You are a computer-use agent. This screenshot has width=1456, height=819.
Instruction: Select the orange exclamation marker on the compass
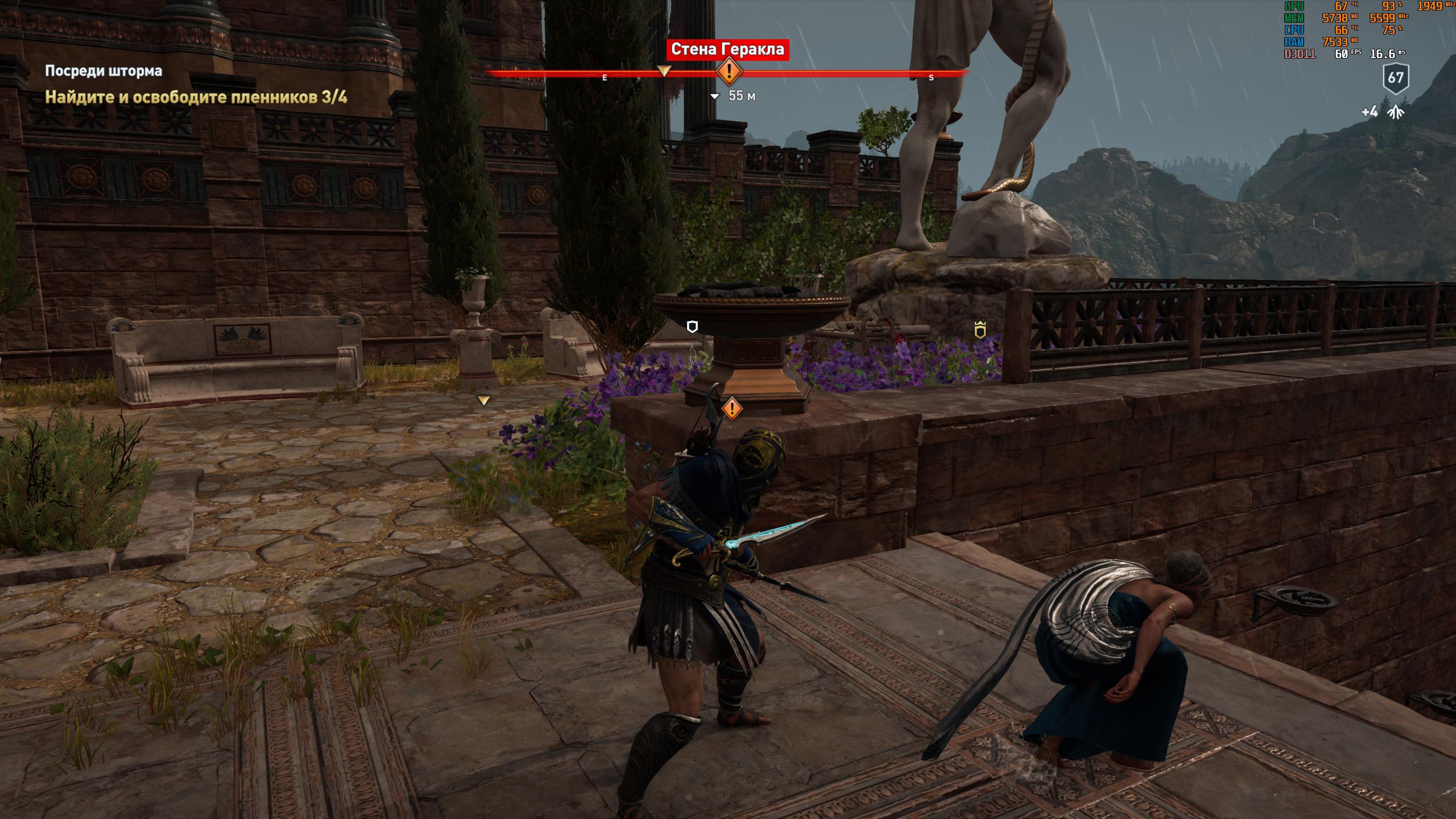[x=729, y=72]
